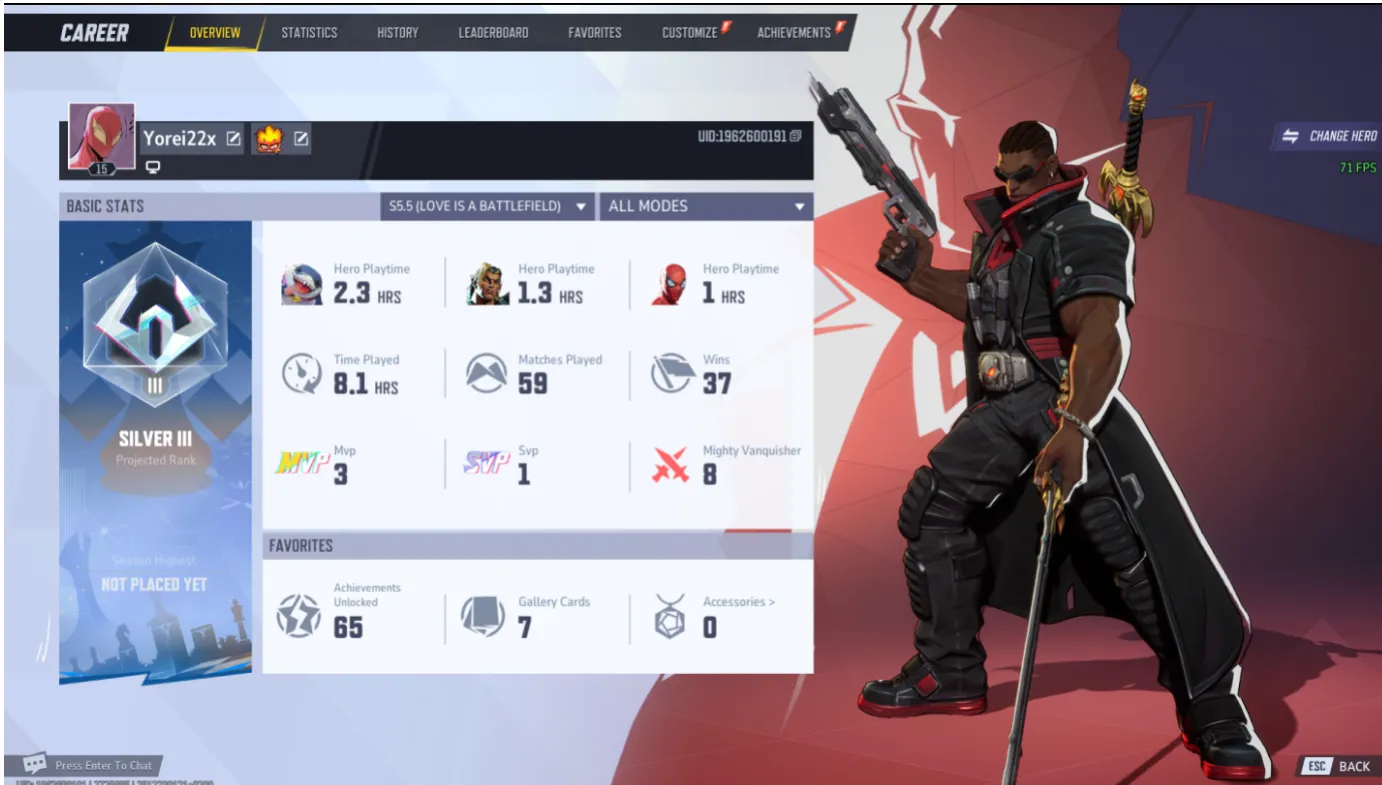Click the Change Hero button

click(1331, 135)
